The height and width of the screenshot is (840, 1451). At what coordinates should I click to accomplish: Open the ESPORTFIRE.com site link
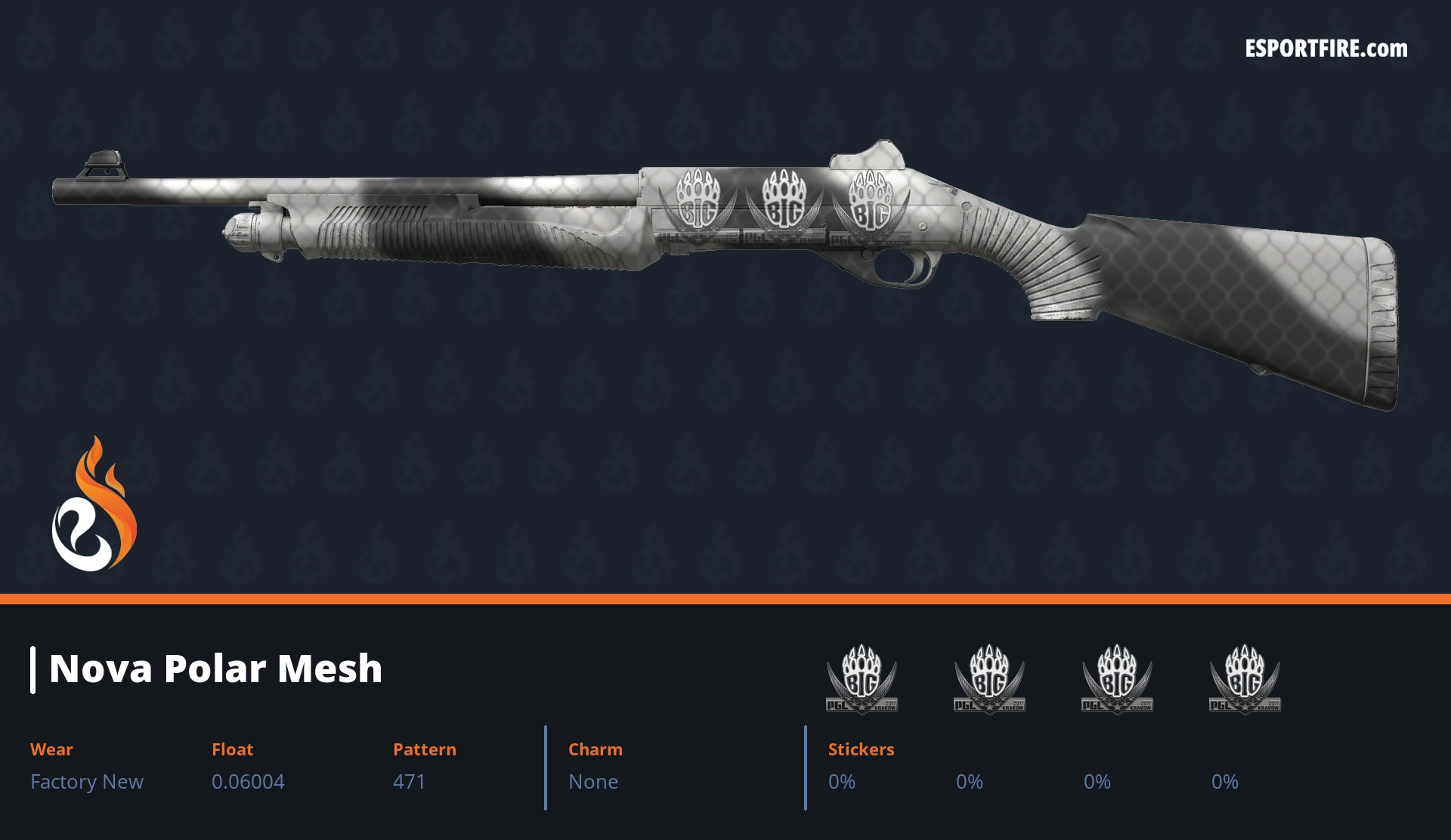(x=1326, y=49)
